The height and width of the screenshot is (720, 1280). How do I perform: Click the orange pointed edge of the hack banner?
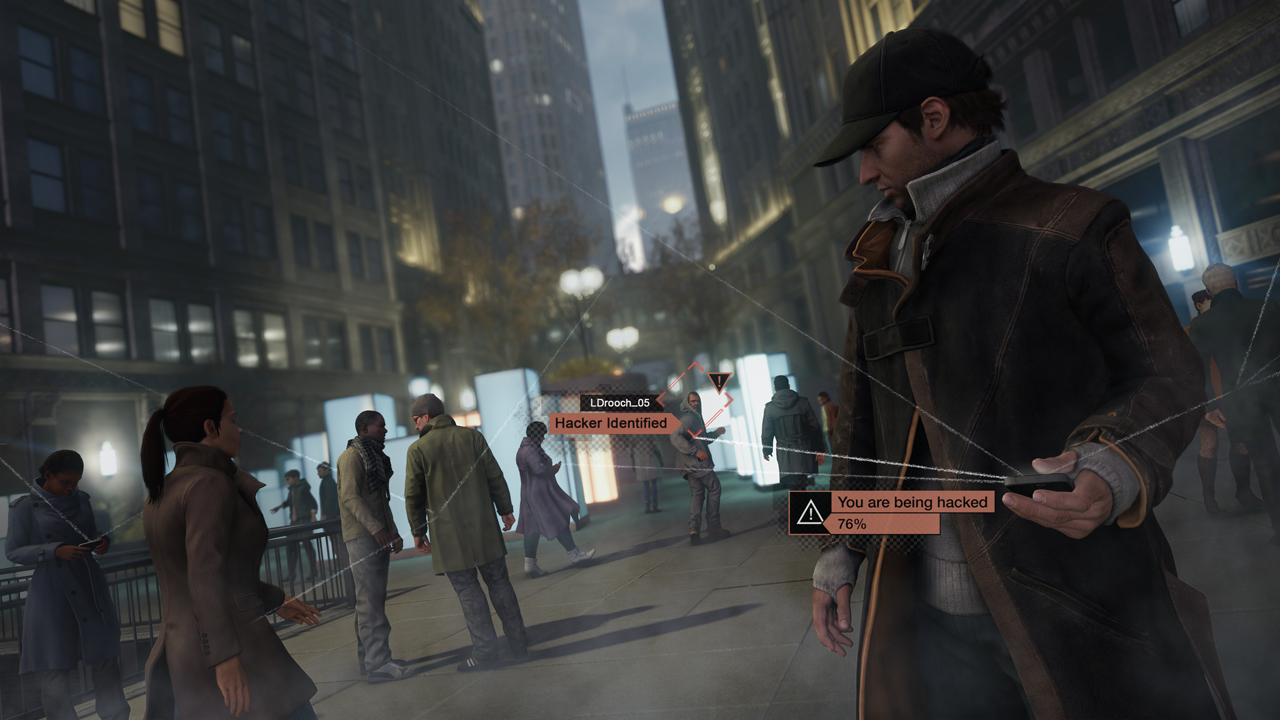(824, 524)
